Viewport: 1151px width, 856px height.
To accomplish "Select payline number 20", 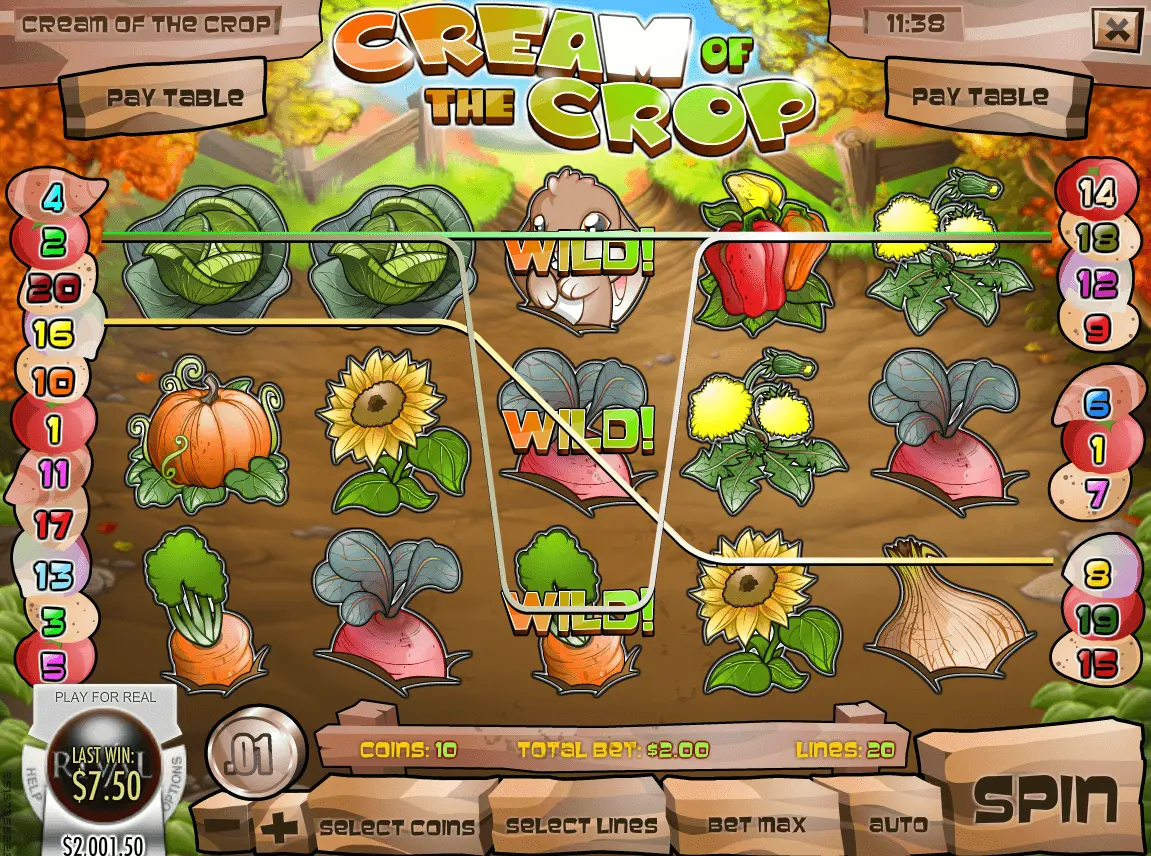I will pyautogui.click(x=54, y=289).
